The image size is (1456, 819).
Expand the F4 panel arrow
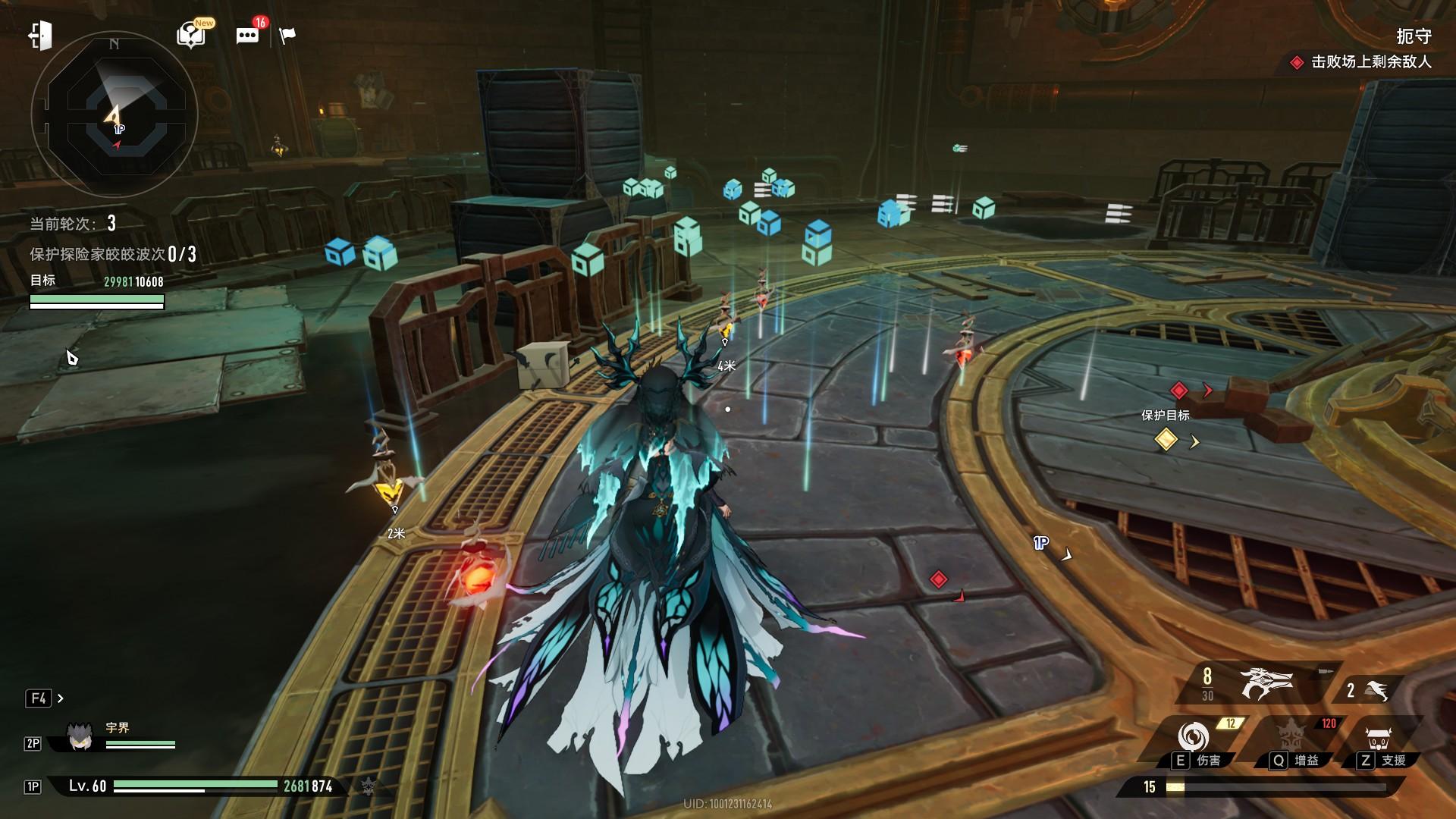[61, 698]
